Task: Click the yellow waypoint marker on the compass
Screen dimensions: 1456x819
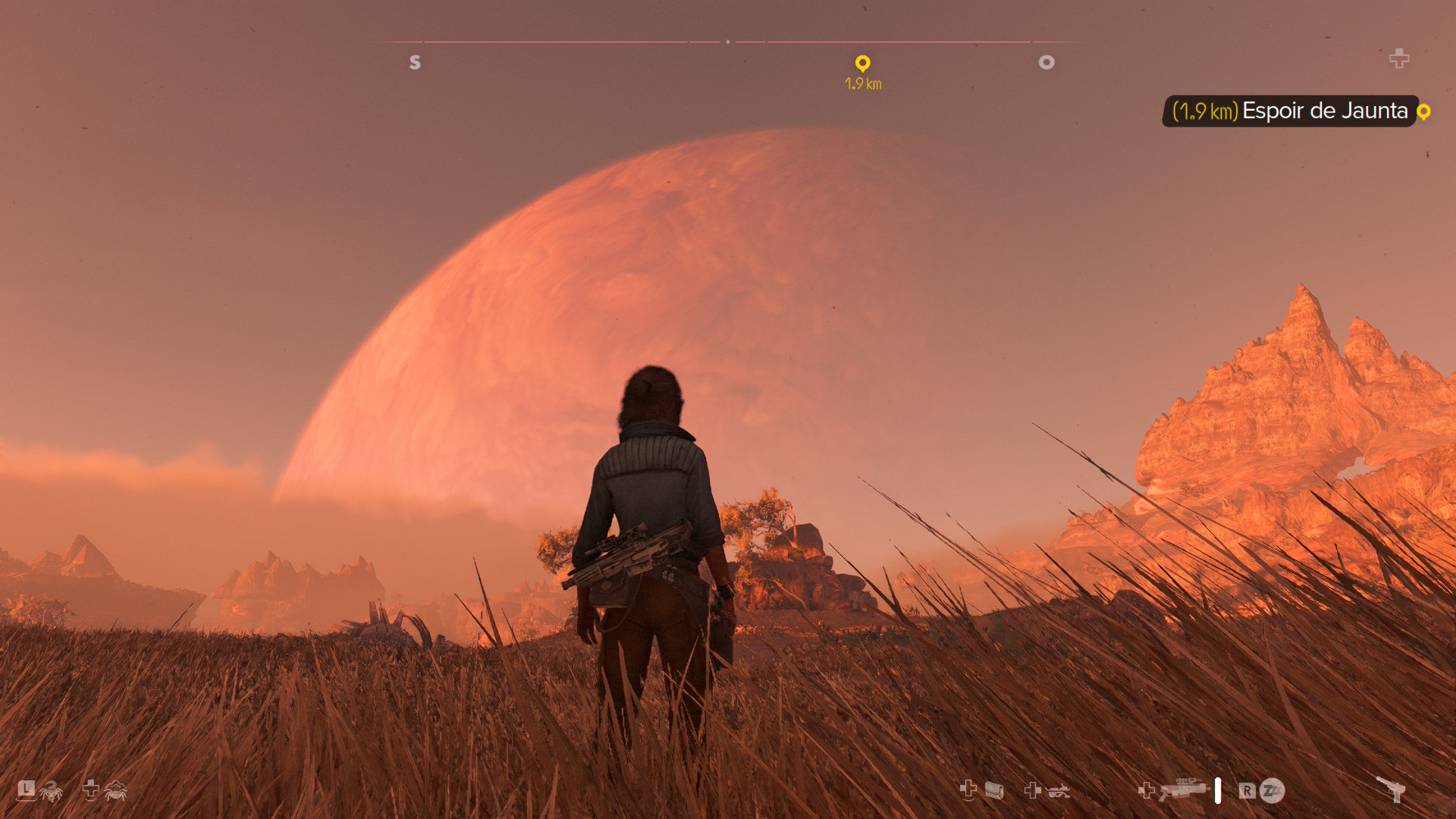Action: [862, 63]
